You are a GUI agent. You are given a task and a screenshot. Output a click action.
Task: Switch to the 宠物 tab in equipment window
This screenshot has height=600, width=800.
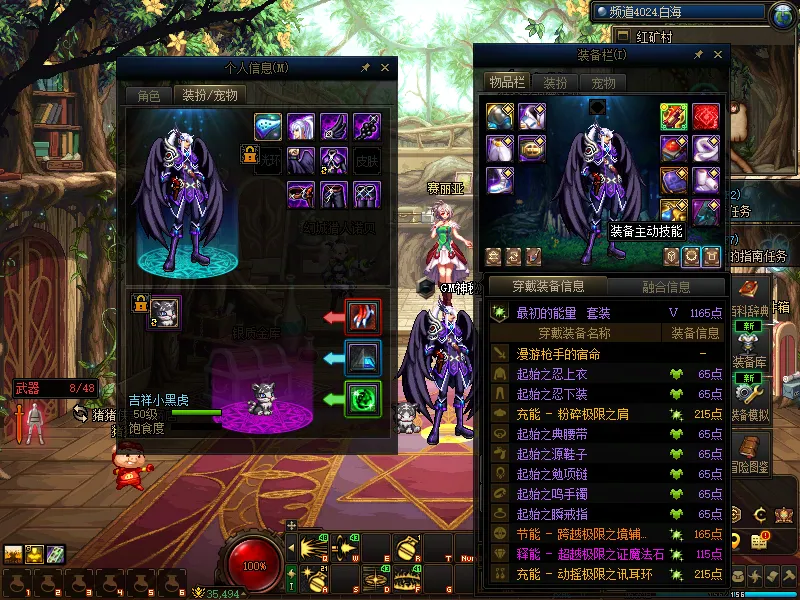pos(603,83)
